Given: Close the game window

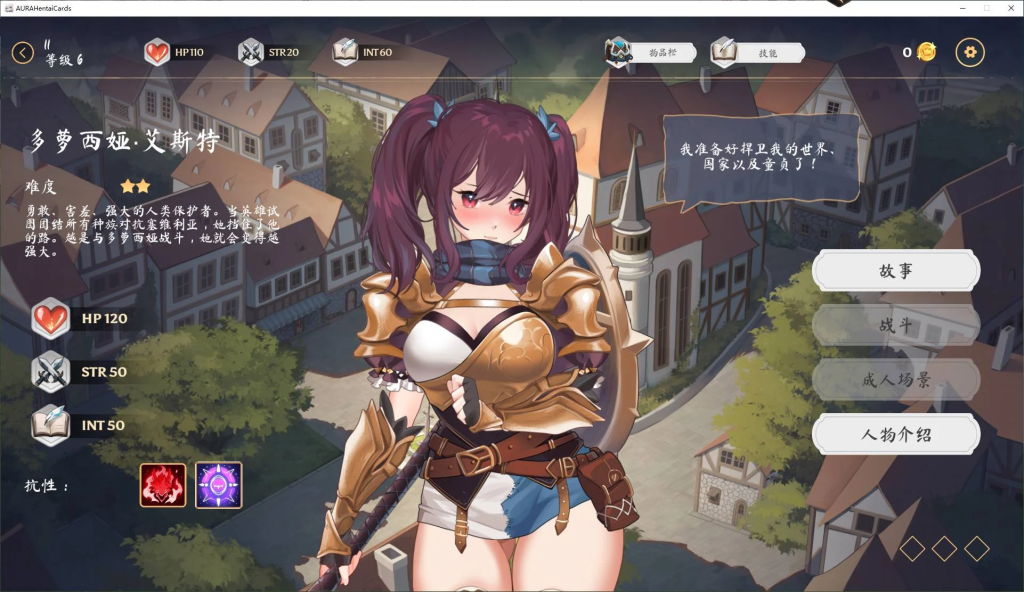Looking at the screenshot, I should tap(1009, 8).
